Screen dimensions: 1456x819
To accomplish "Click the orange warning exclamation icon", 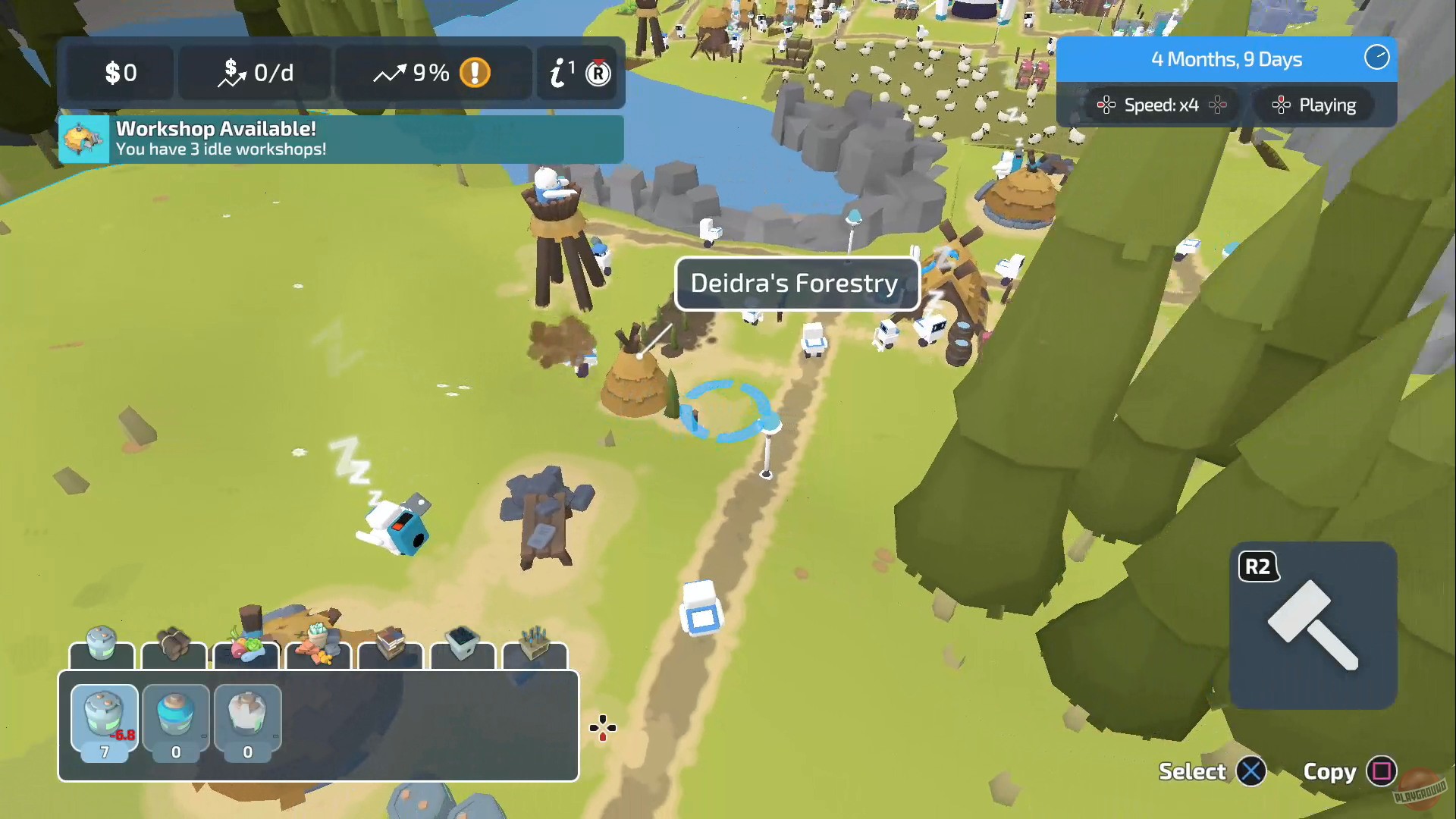I will [476, 73].
